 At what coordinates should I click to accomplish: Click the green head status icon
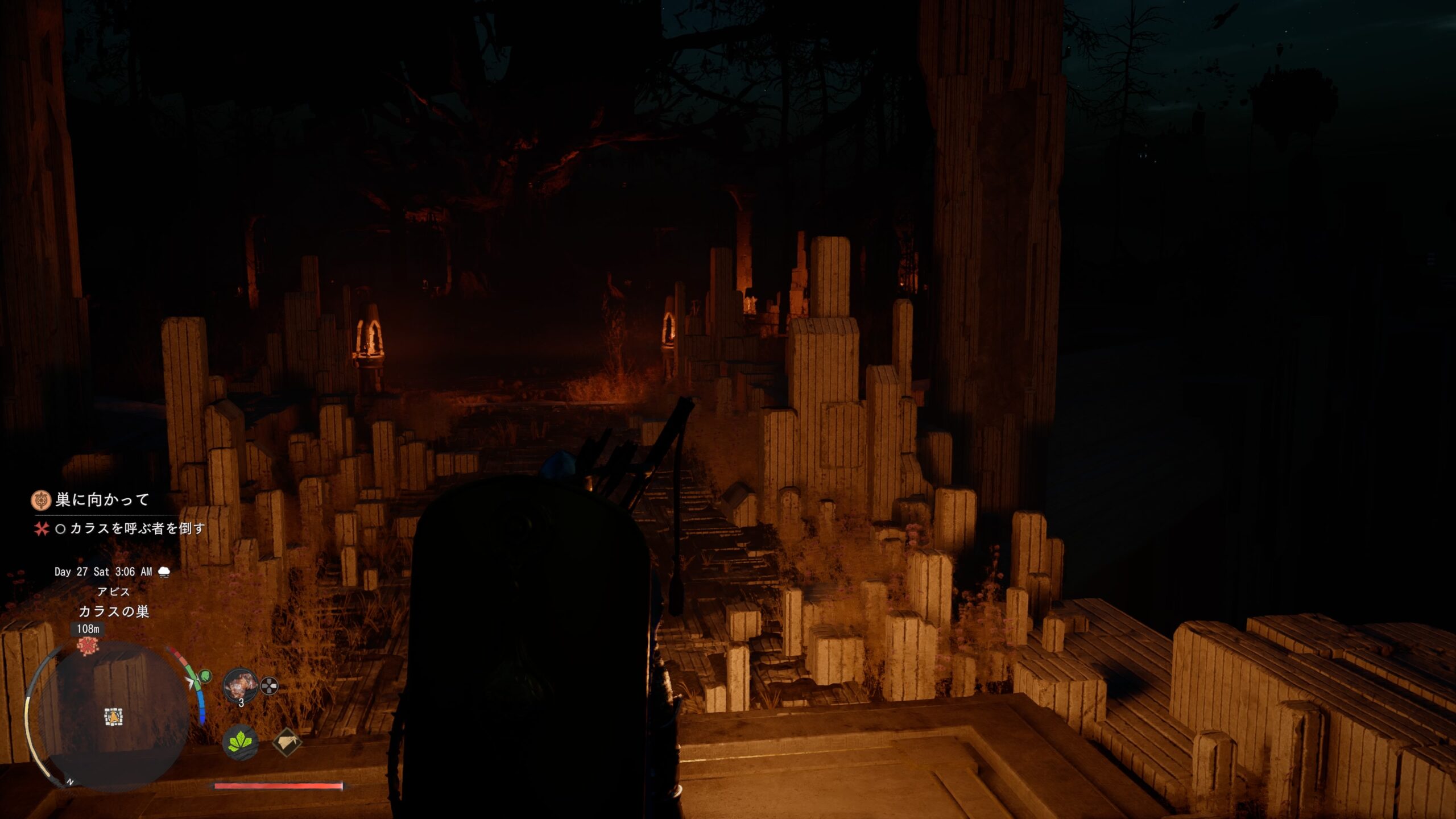click(x=205, y=676)
